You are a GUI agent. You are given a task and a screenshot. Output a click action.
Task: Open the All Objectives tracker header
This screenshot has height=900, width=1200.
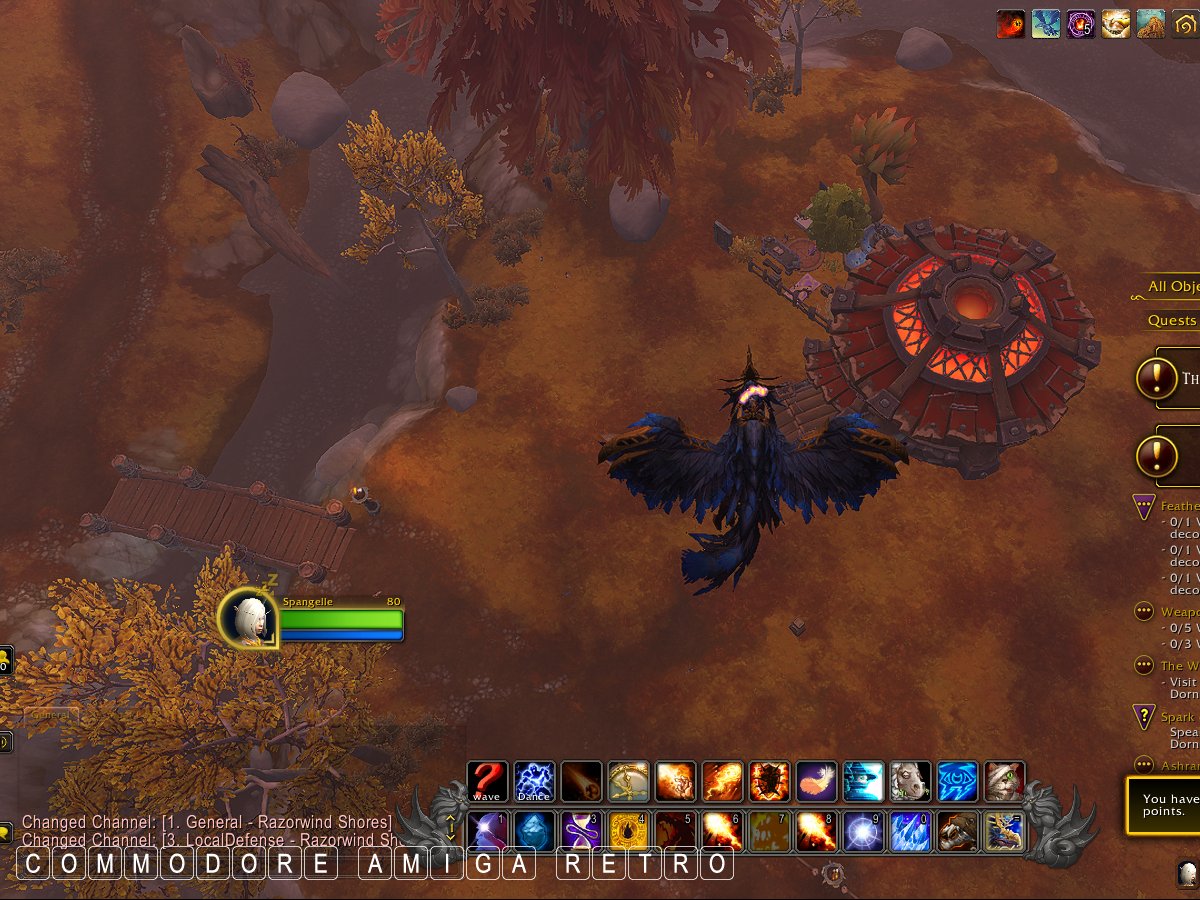pos(1172,287)
